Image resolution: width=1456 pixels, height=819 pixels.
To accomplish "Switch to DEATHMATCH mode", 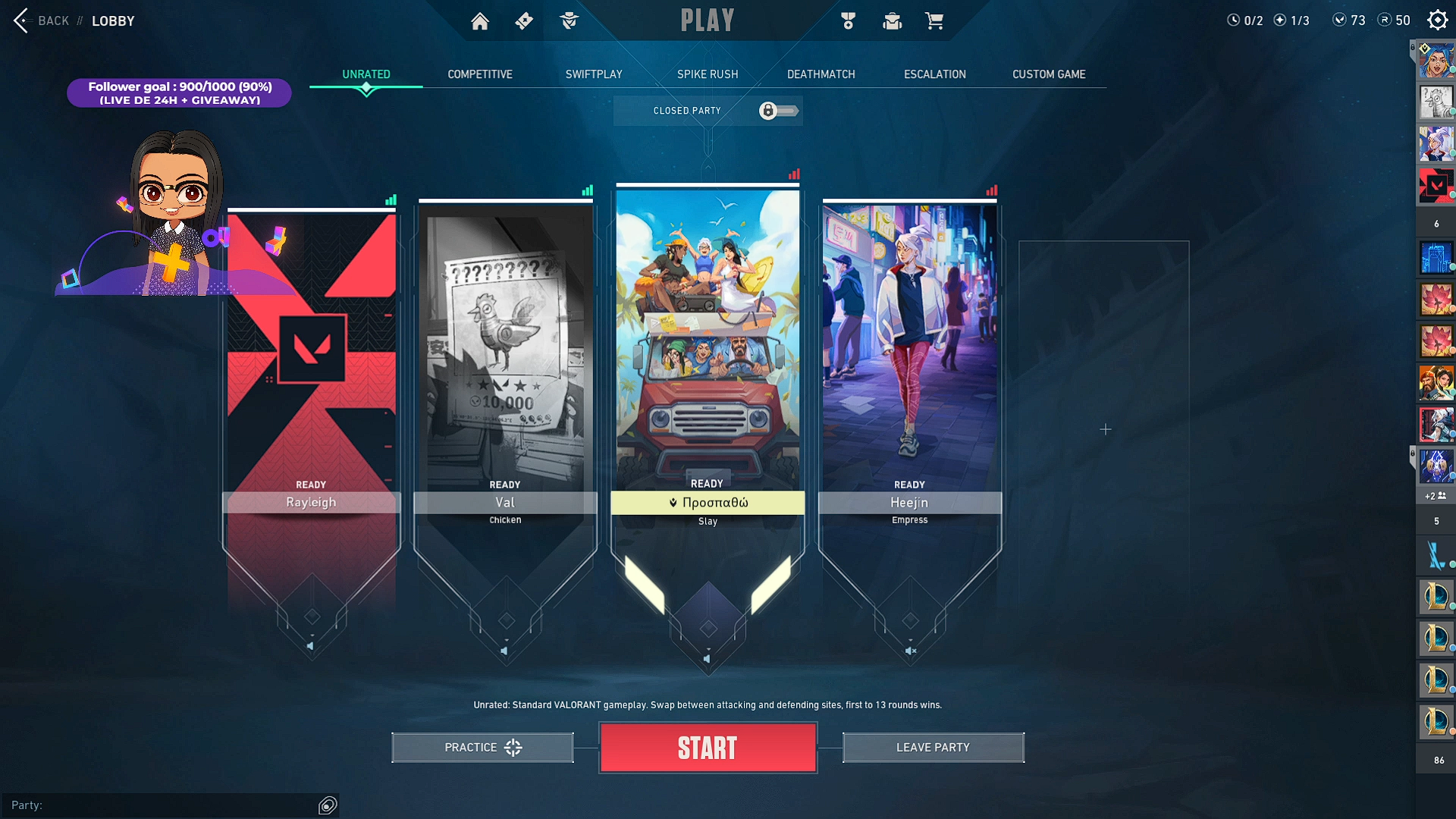I will tap(821, 74).
